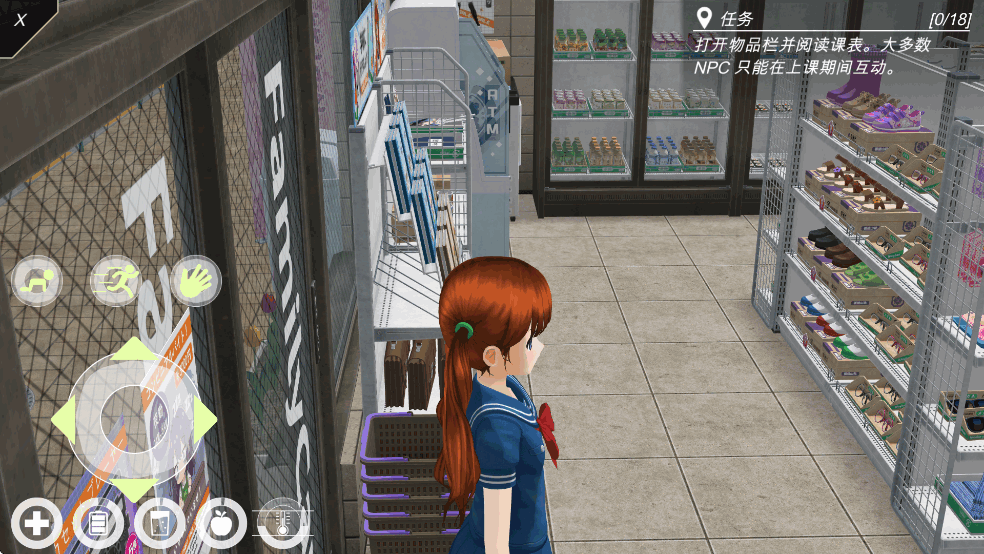Click the left arrow on the movement pad

pyautogui.click(x=63, y=421)
